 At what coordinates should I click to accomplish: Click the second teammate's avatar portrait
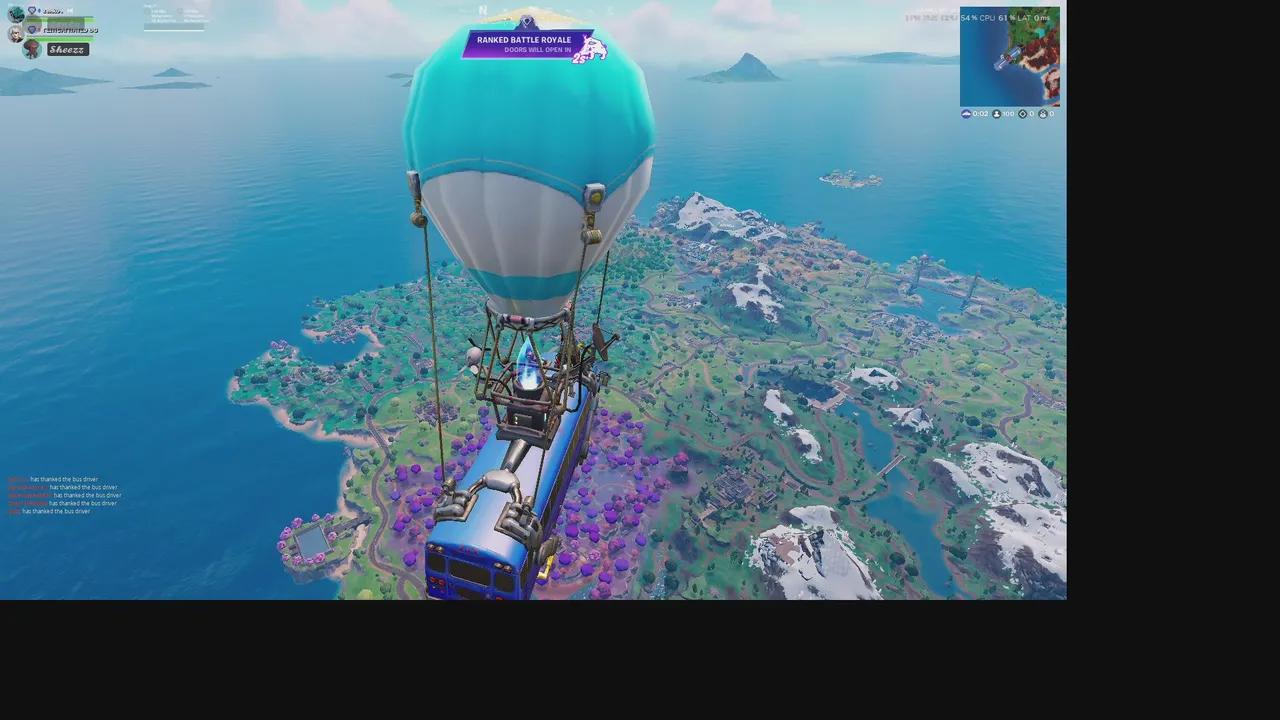[16, 33]
